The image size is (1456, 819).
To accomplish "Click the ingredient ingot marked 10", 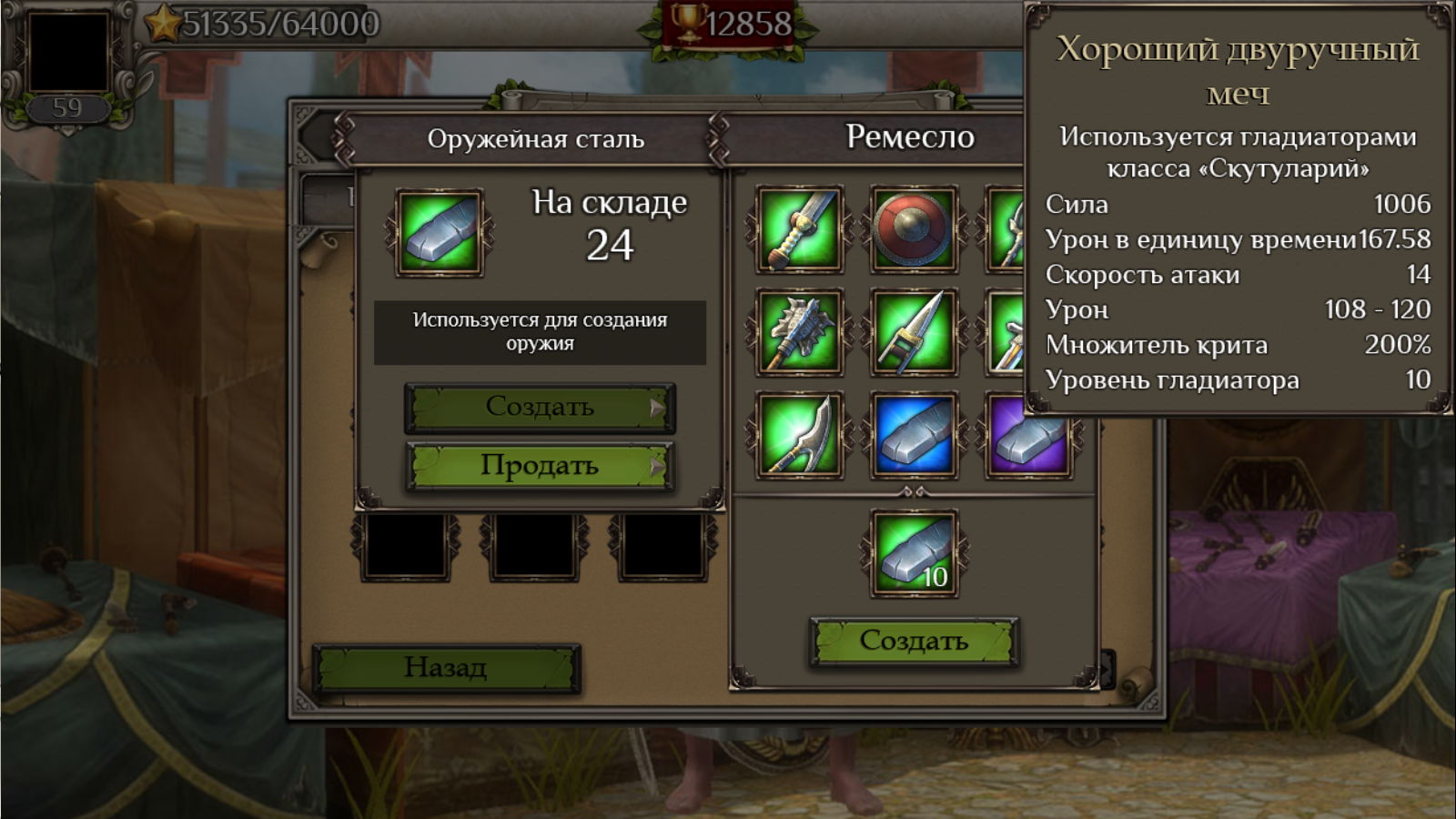I will click(x=914, y=553).
